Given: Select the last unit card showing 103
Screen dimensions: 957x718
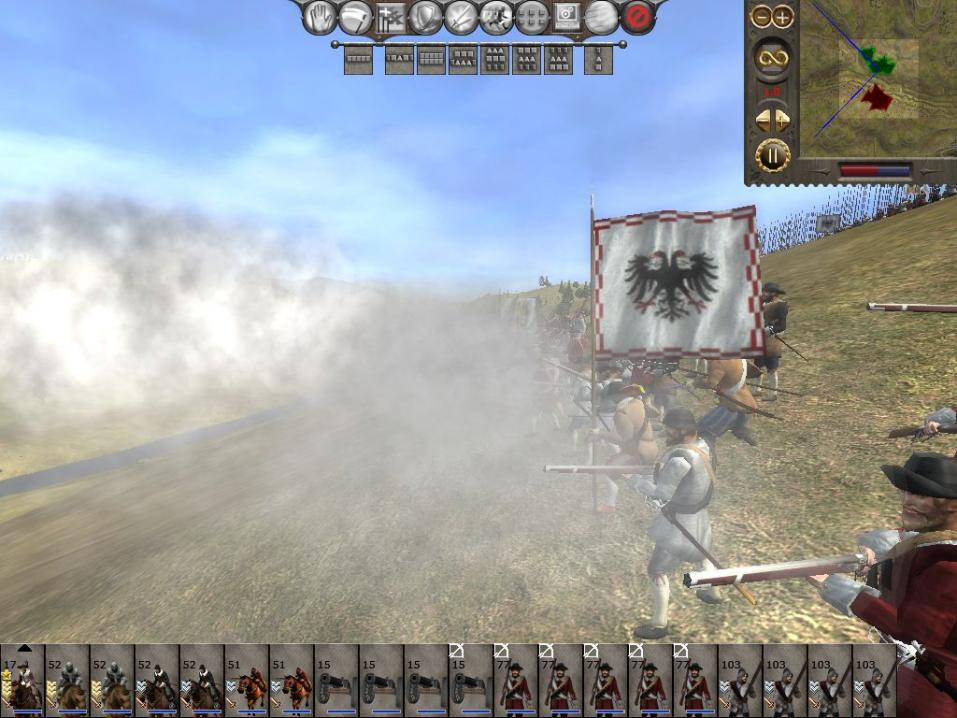Looking at the screenshot, I should click(x=875, y=681).
